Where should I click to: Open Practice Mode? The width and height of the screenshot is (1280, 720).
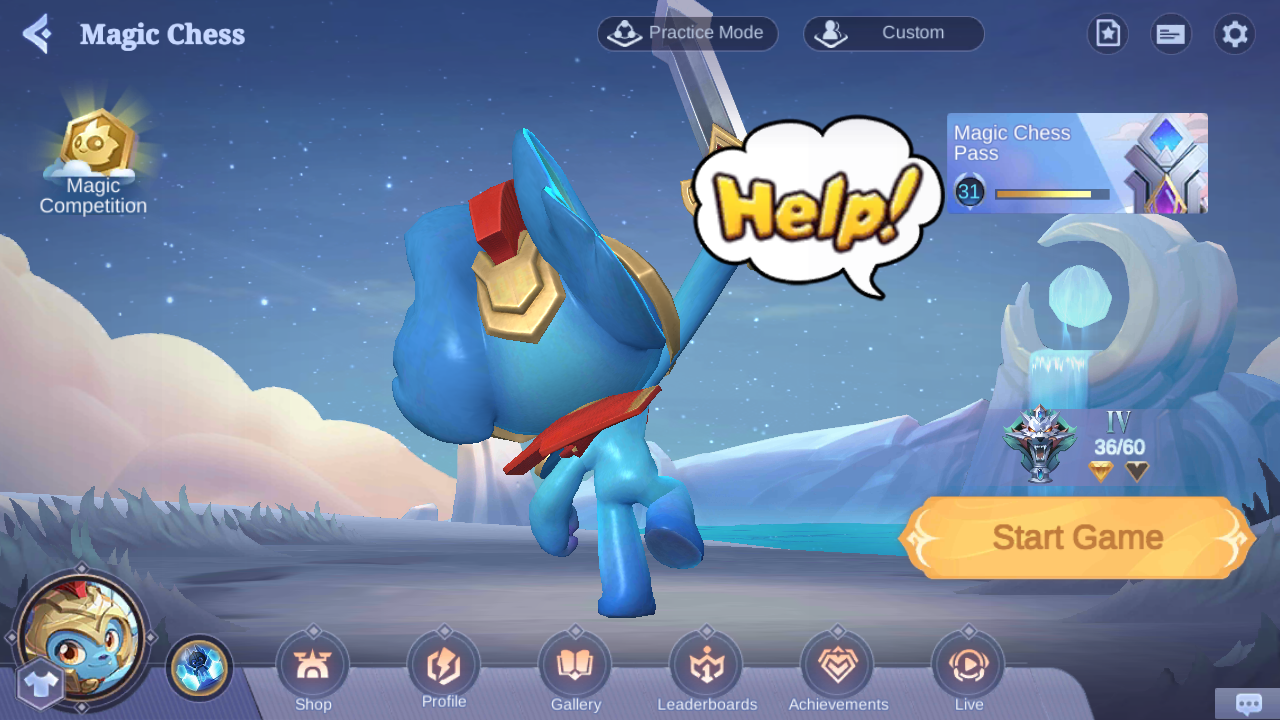point(688,33)
